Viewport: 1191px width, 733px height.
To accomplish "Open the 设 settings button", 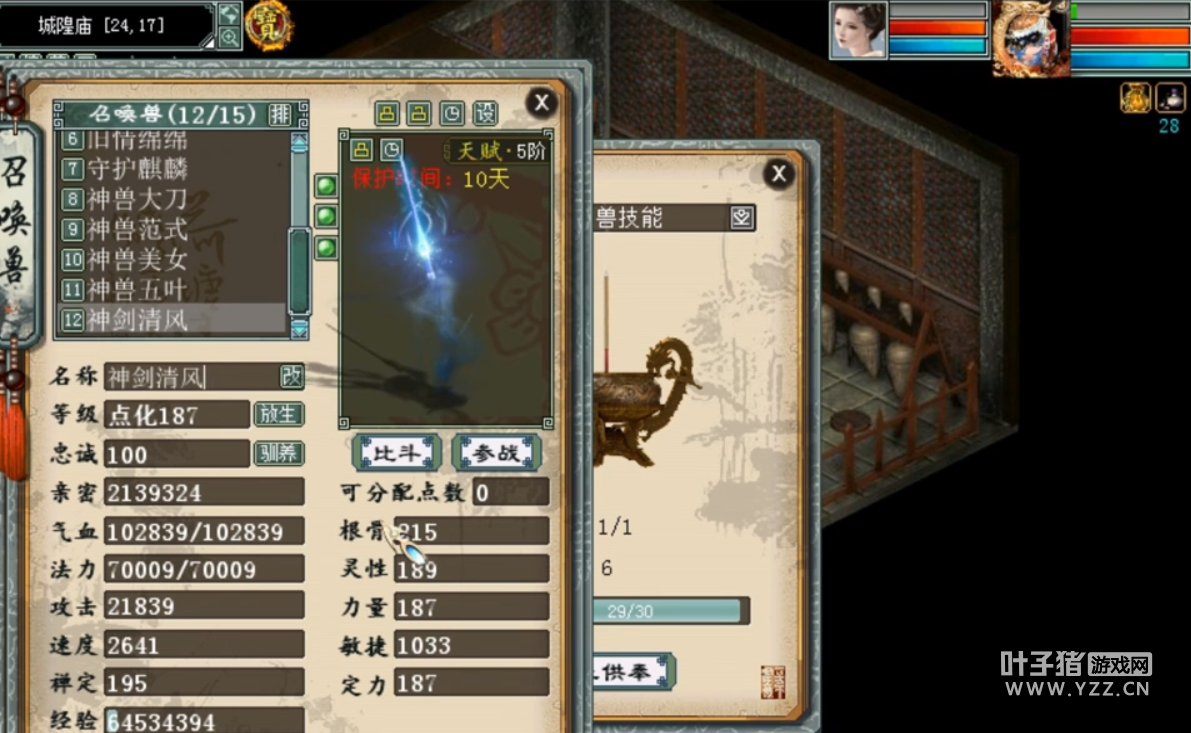I will pos(485,114).
